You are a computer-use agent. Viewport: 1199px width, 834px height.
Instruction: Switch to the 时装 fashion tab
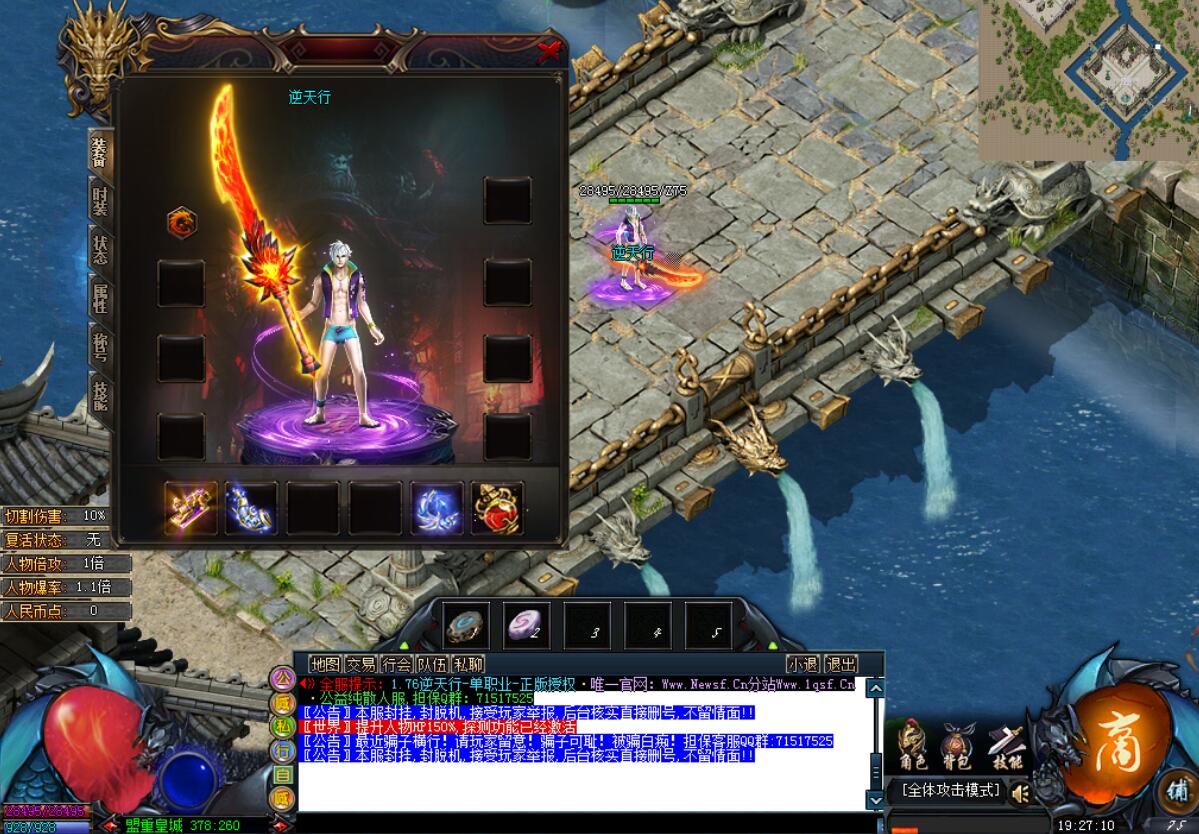100,202
